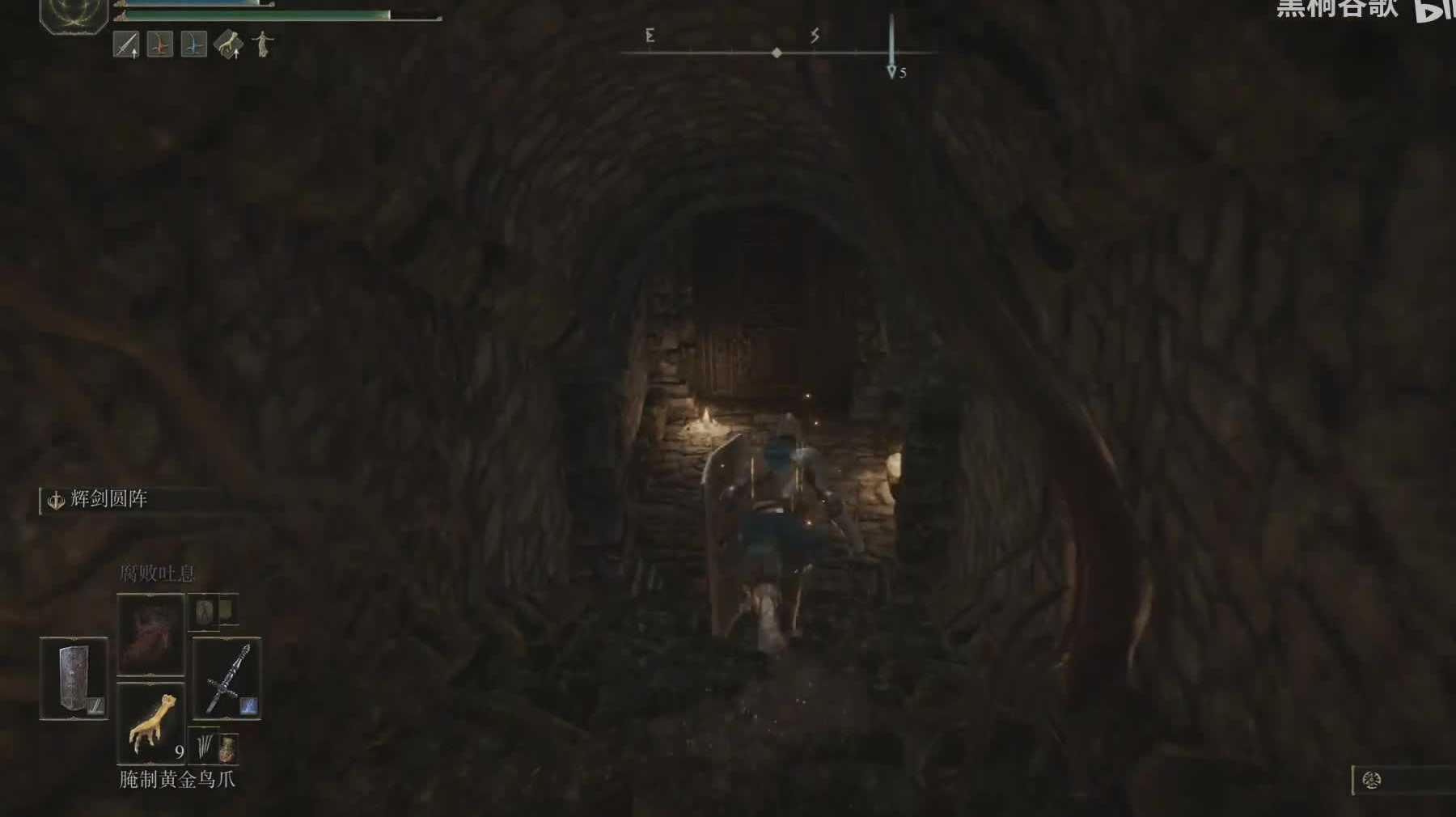This screenshot has width=1456, height=817.
Task: Select the golden fowl foot buff icon
Action: pos(228,45)
